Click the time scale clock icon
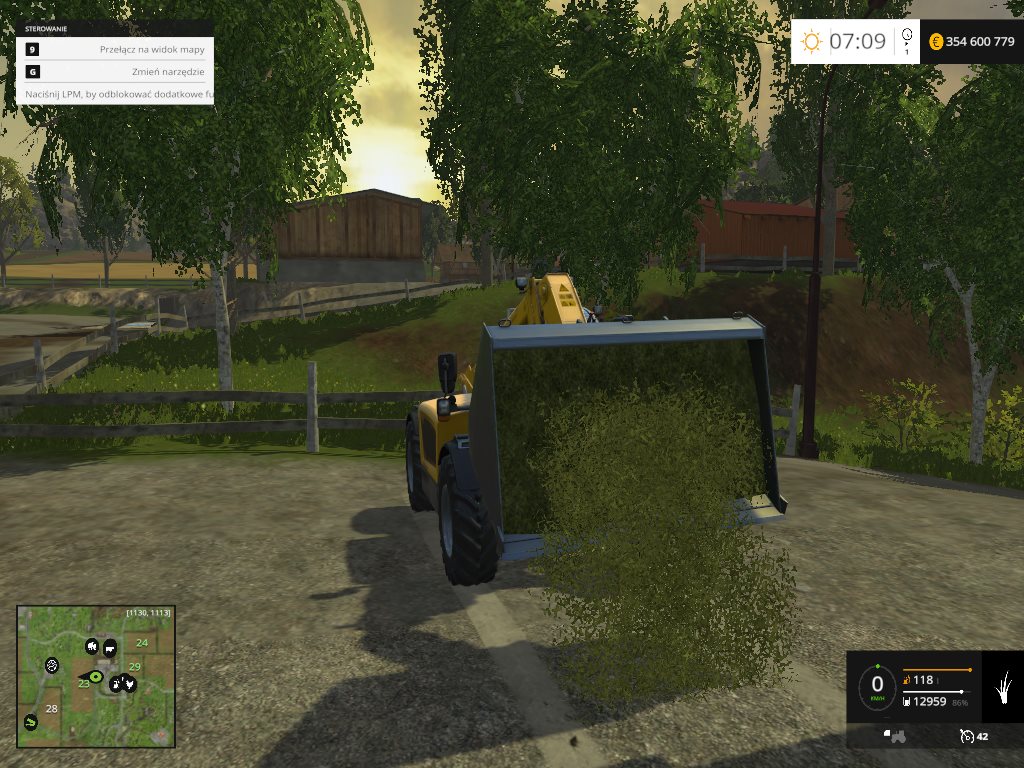This screenshot has height=768, width=1024. pos(907,38)
